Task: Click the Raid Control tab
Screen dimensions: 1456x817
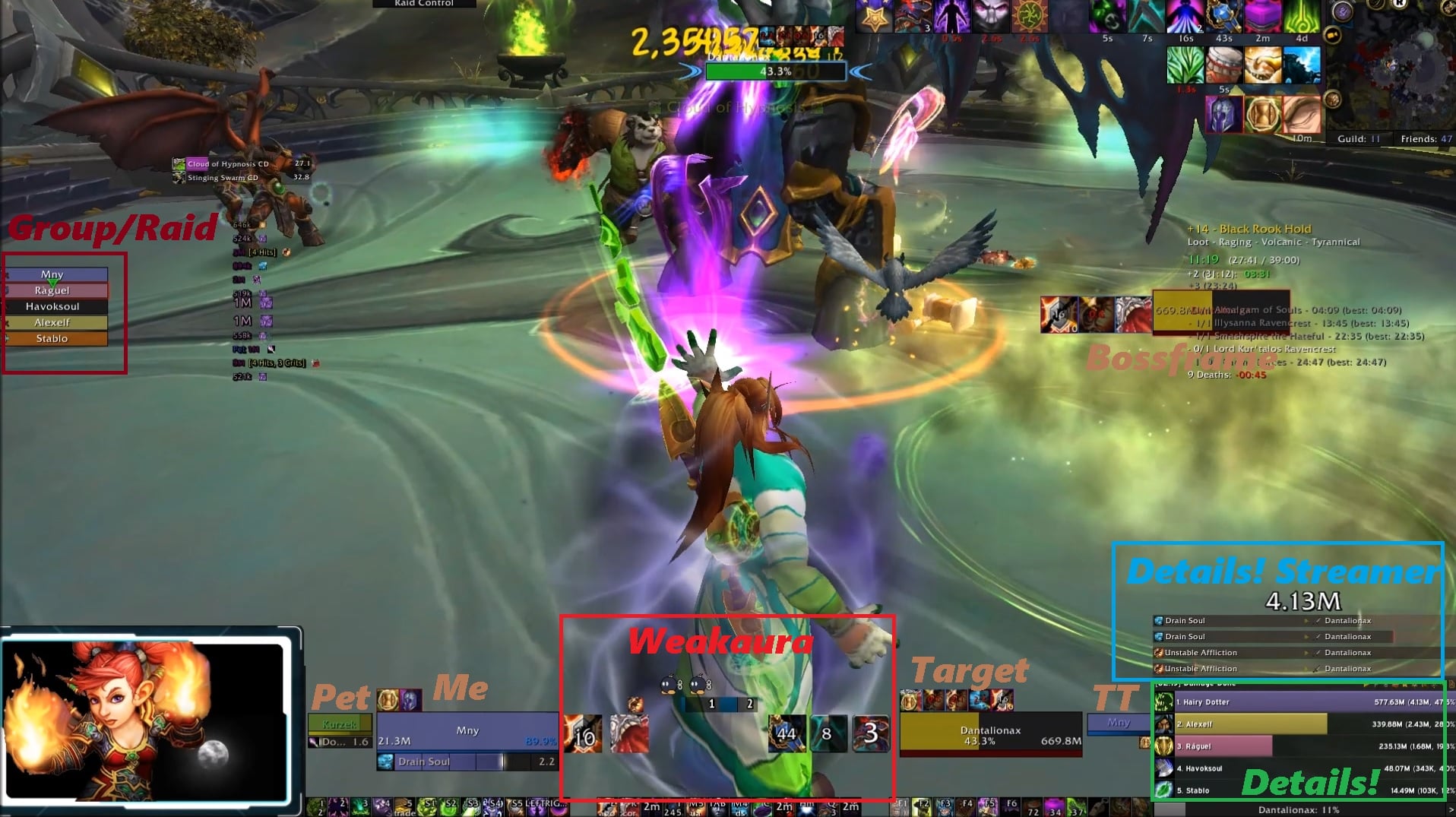Action: tap(424, 4)
